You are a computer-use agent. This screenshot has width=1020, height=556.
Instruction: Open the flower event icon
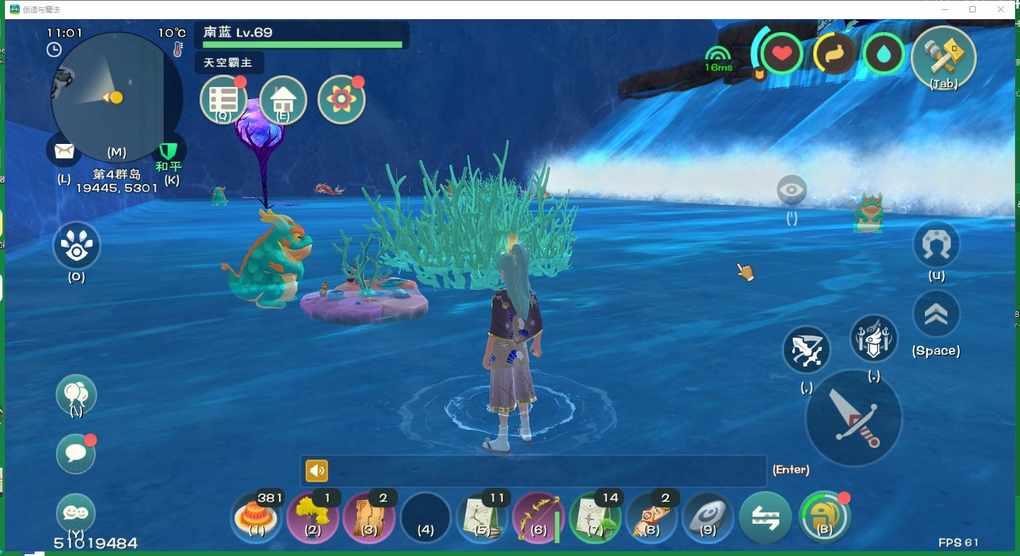[x=341, y=100]
